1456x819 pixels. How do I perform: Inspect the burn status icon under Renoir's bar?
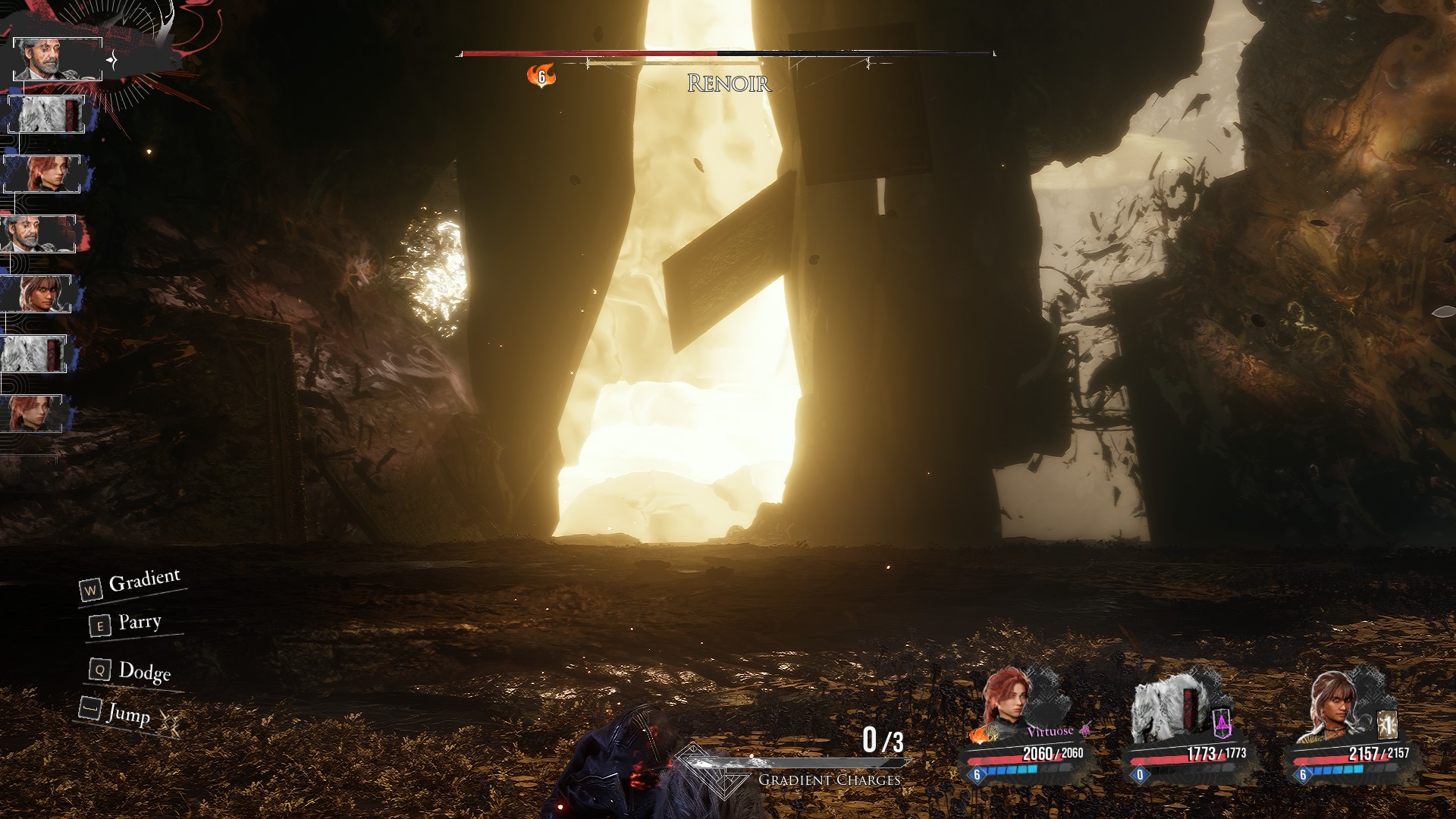pyautogui.click(x=541, y=76)
